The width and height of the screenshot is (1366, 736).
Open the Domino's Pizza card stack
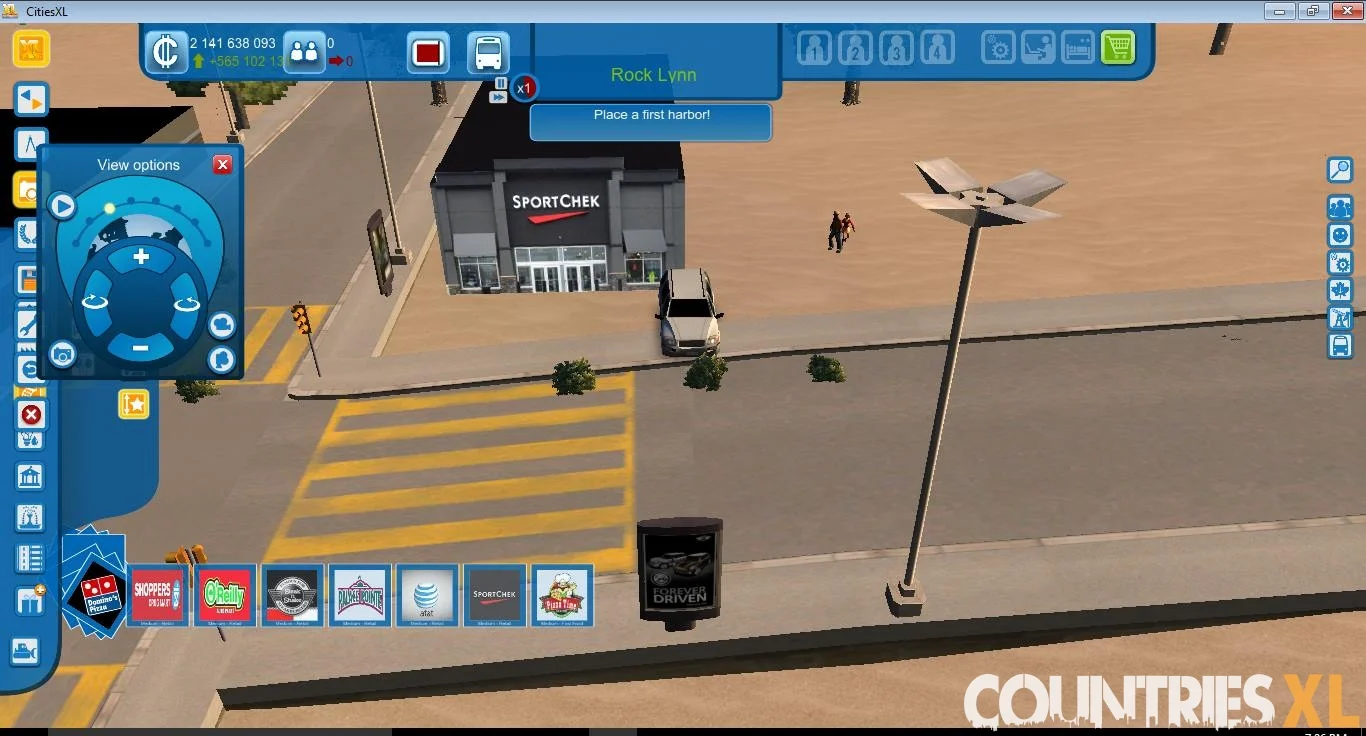[x=96, y=592]
